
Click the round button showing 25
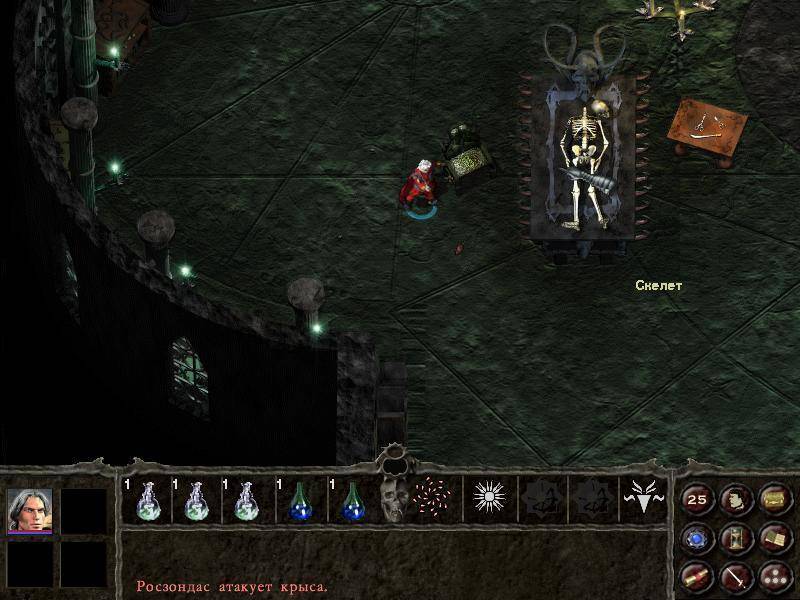(697, 499)
